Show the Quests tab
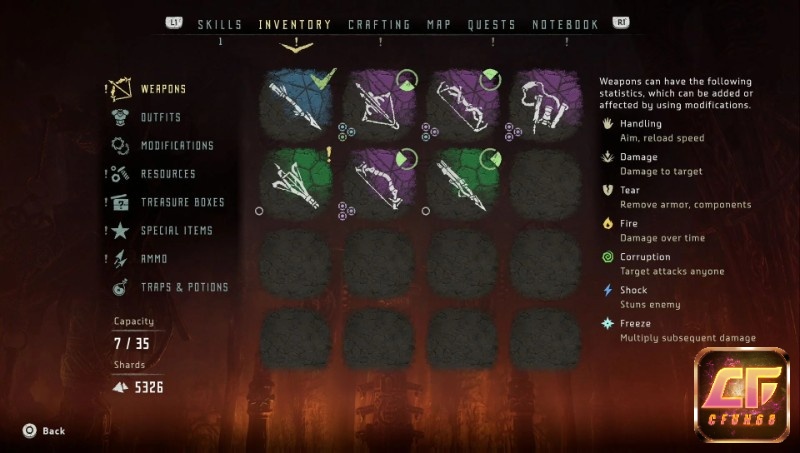800x453 pixels. click(x=492, y=25)
